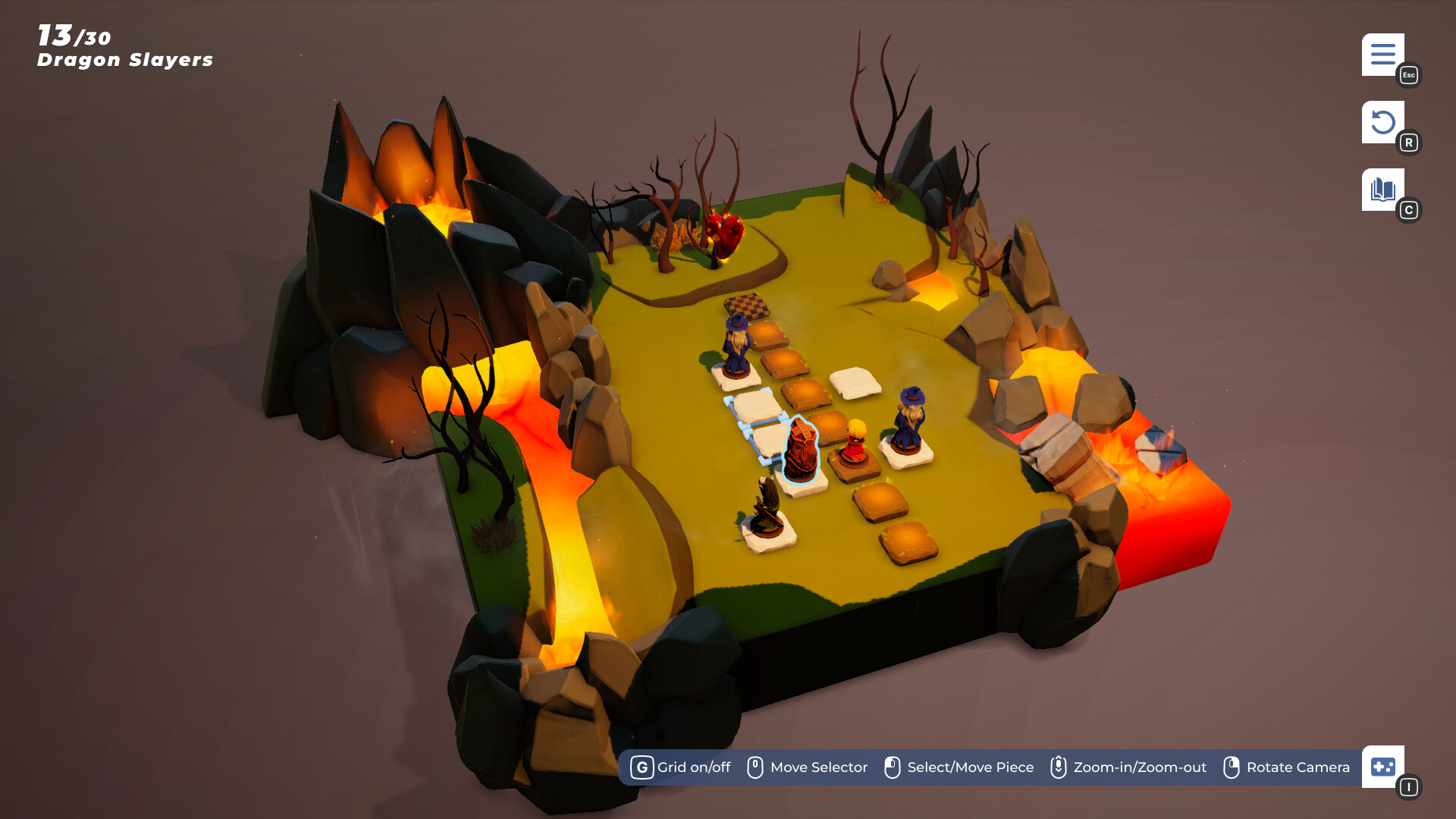
Task: Click the restart level icon
Action: [x=1384, y=121]
